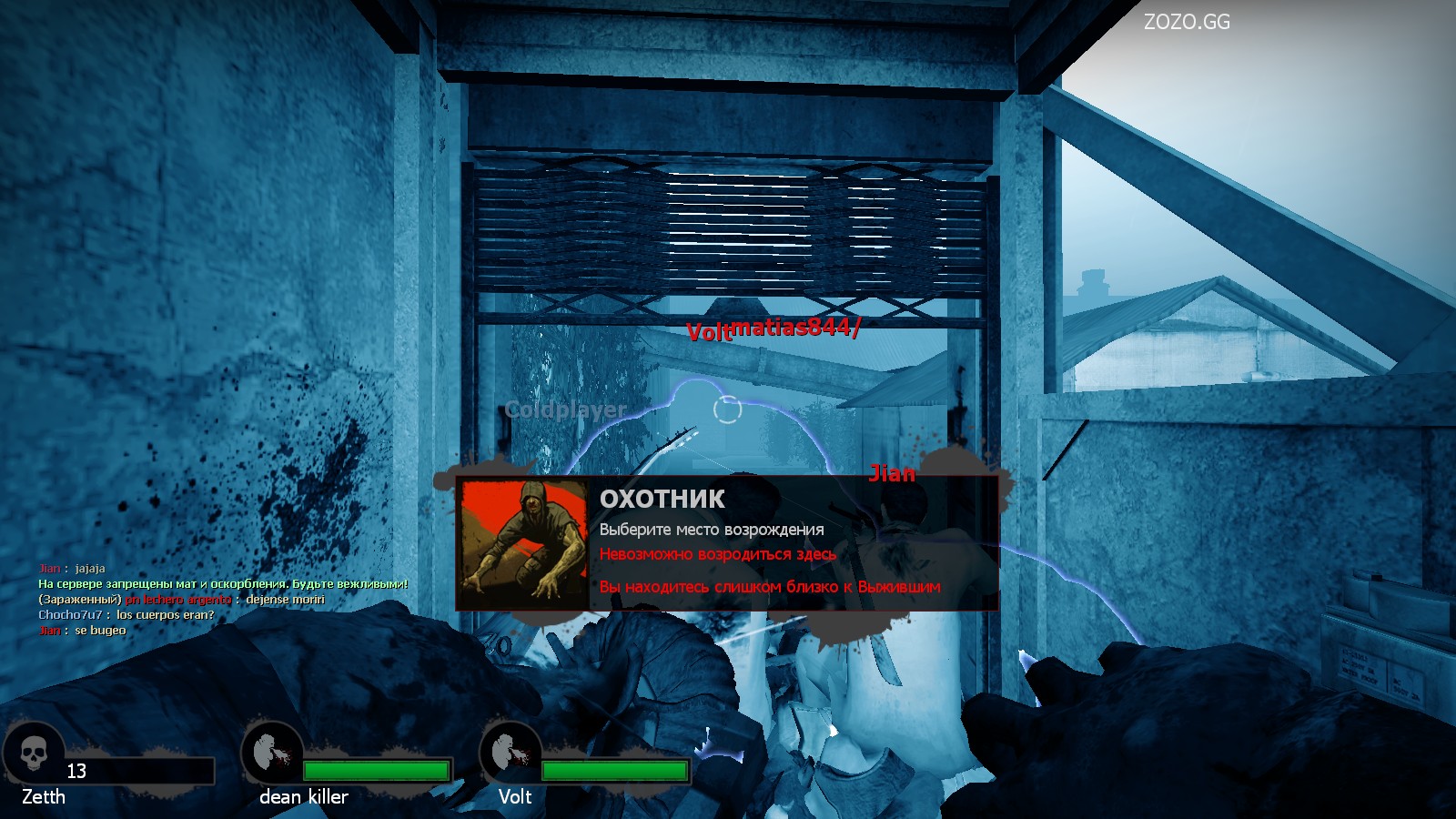Click the chat message log

pyautogui.click(x=222, y=599)
